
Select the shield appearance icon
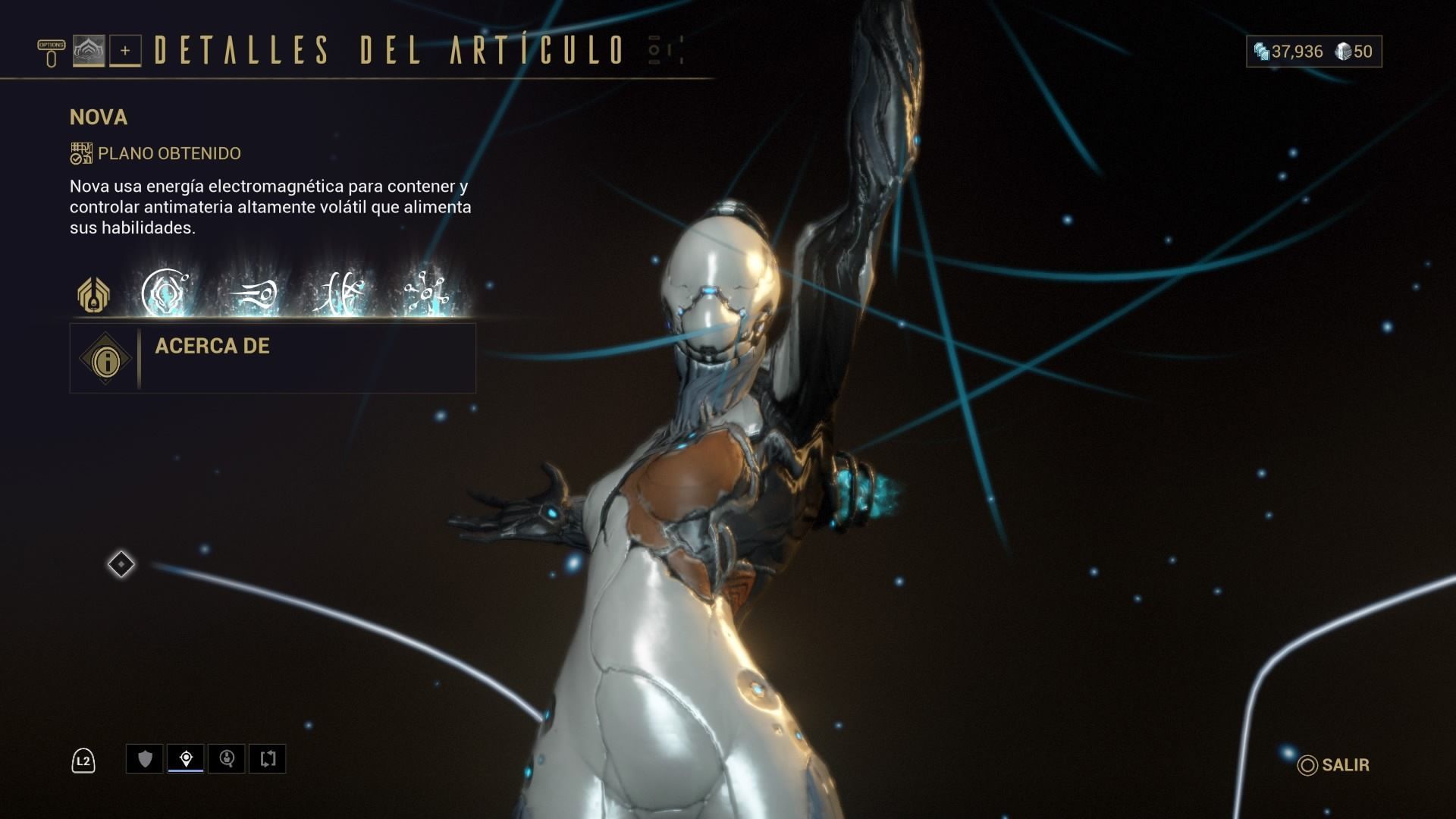(x=144, y=758)
